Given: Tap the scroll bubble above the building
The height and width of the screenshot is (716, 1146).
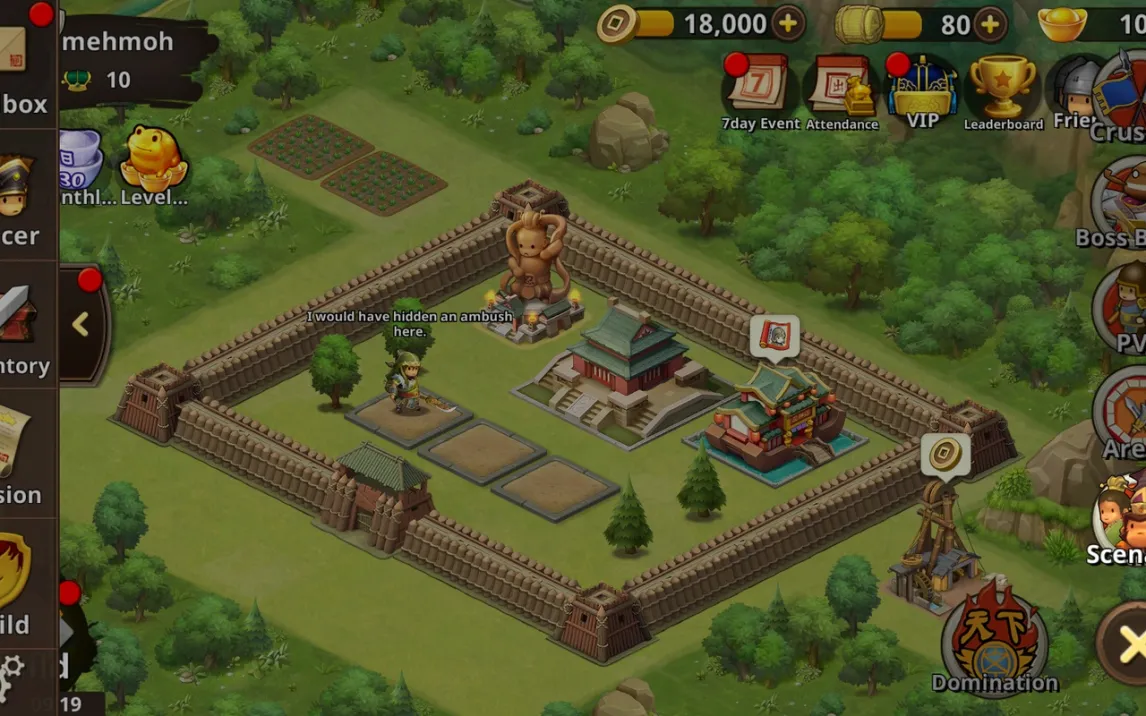Looking at the screenshot, I should (775, 337).
